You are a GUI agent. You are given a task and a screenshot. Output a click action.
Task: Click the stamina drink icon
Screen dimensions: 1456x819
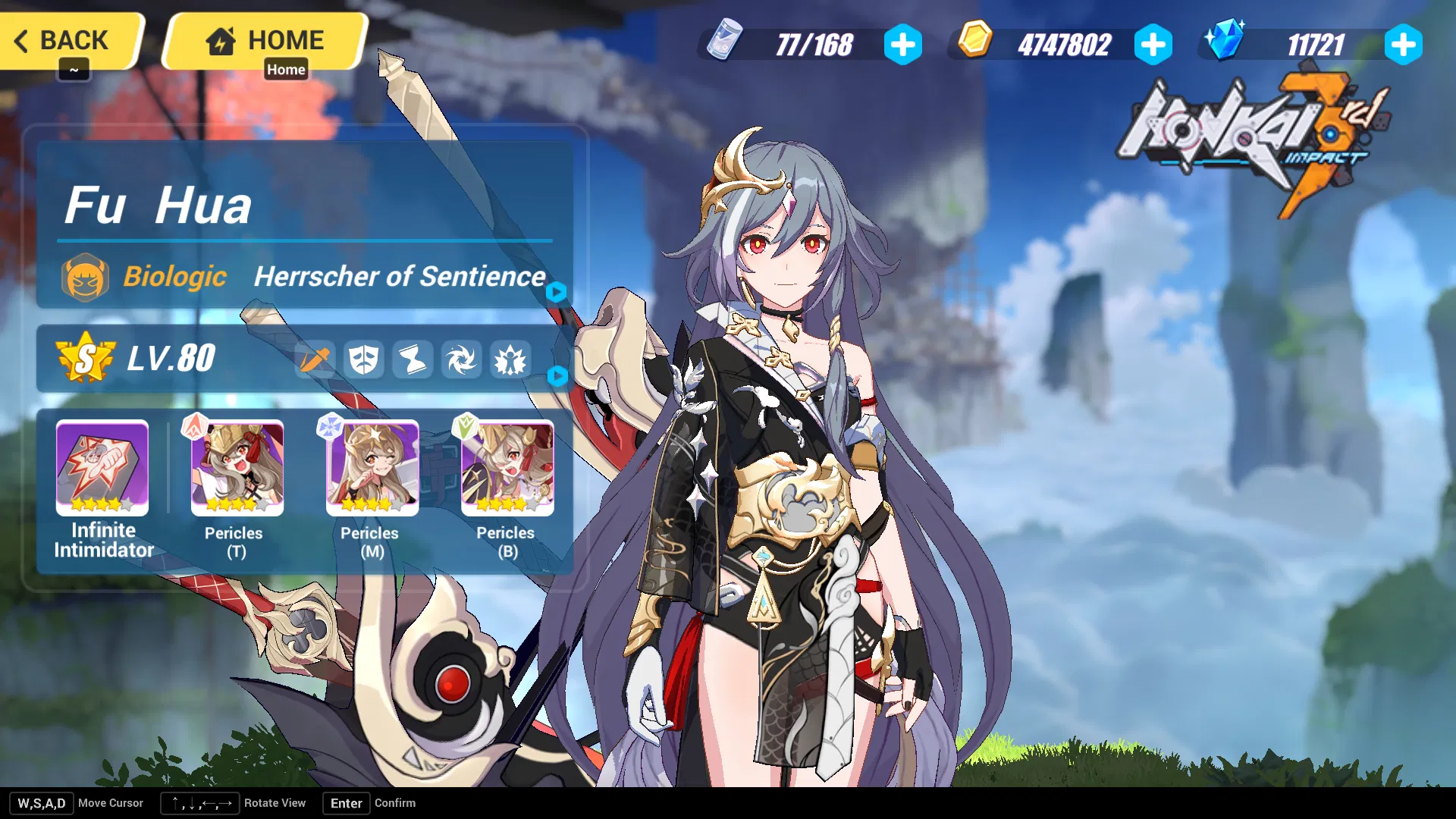pos(725,43)
